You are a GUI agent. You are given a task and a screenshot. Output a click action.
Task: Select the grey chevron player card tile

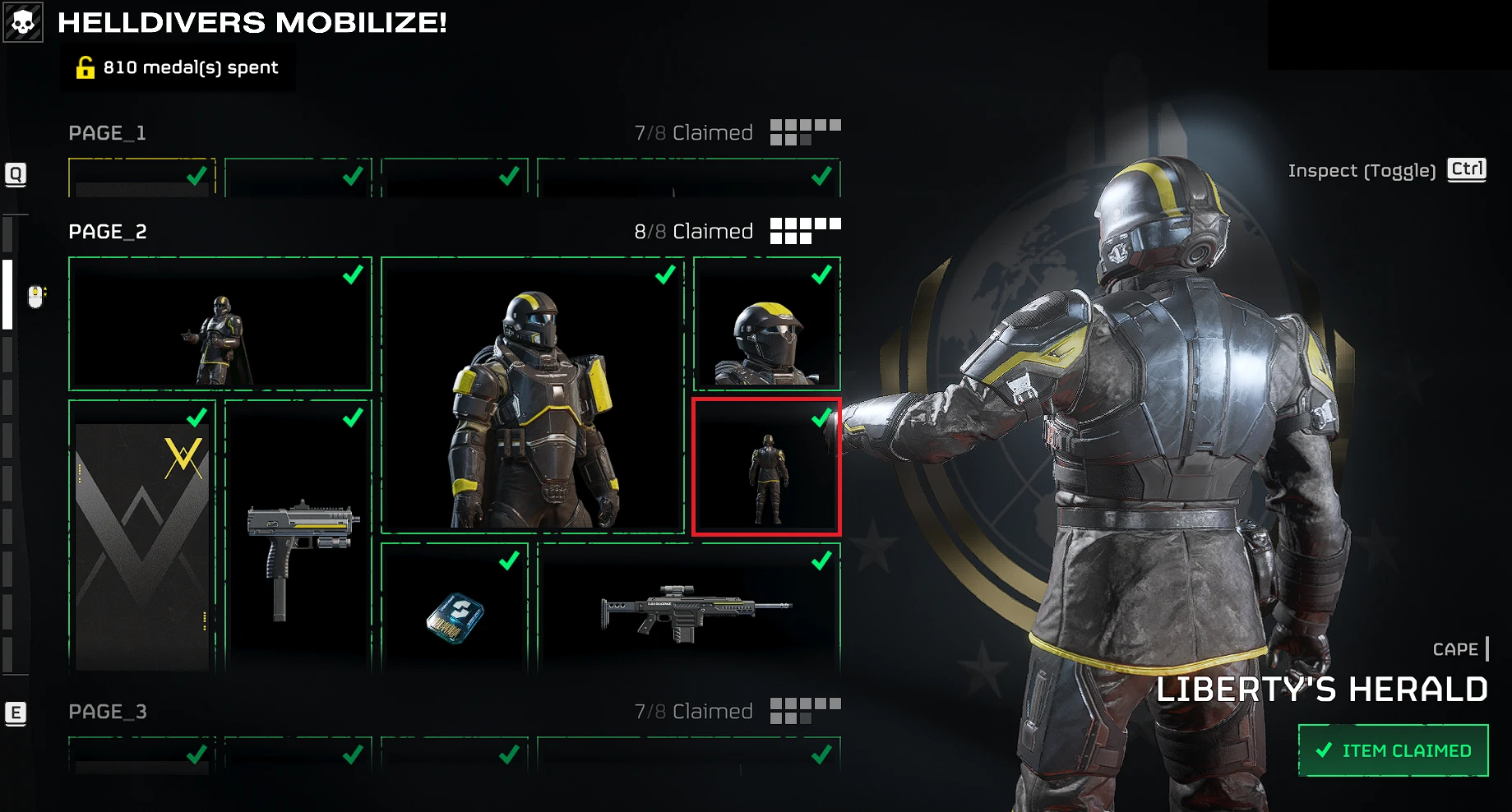(x=142, y=536)
